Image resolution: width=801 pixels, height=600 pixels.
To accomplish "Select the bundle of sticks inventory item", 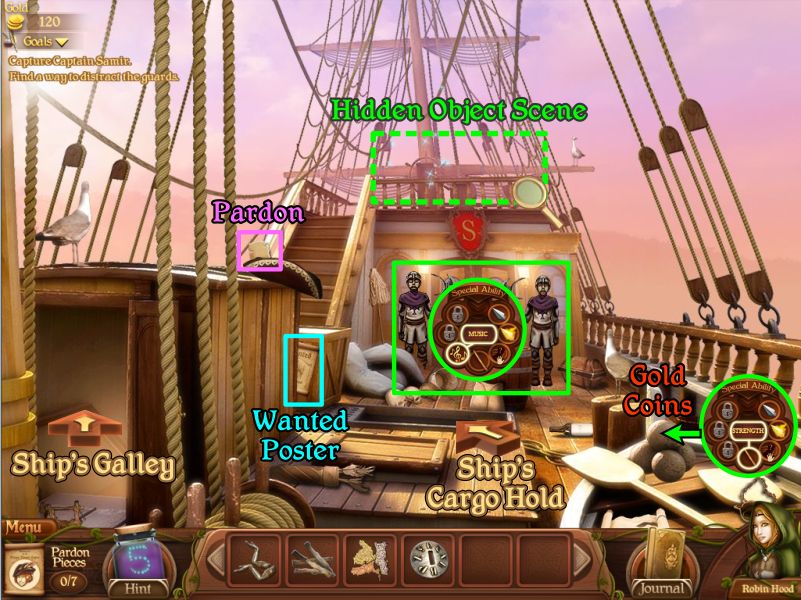I will tap(315, 558).
